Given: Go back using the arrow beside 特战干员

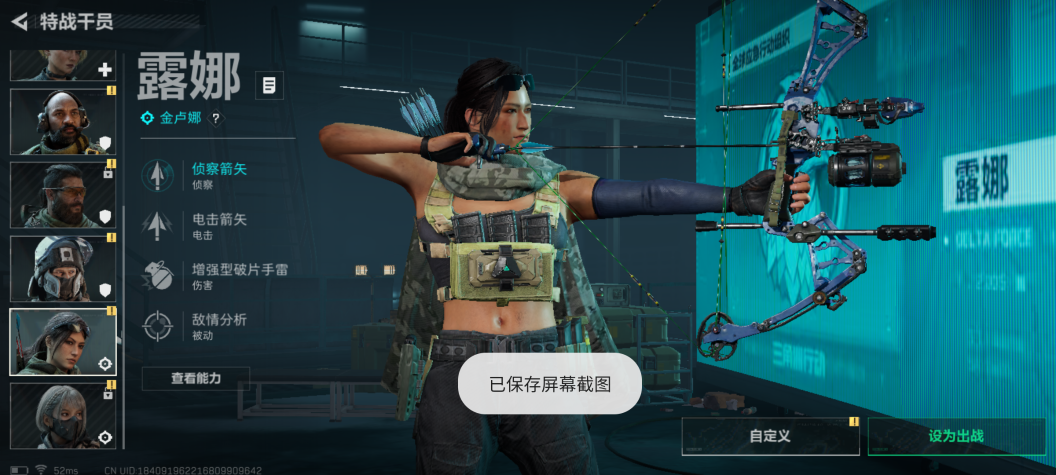Looking at the screenshot, I should click(x=19, y=21).
